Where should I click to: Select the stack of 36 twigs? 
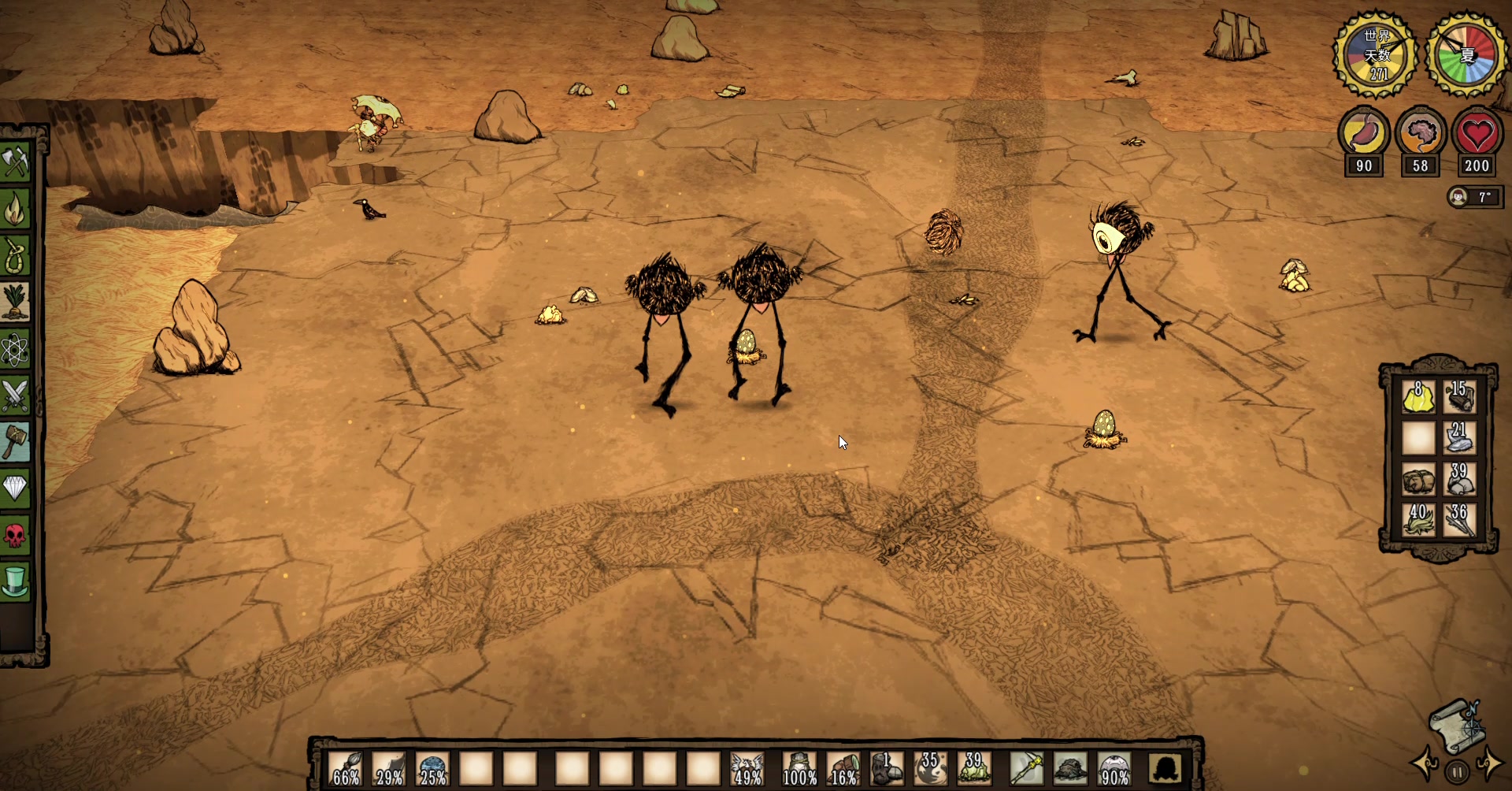pos(1459,520)
